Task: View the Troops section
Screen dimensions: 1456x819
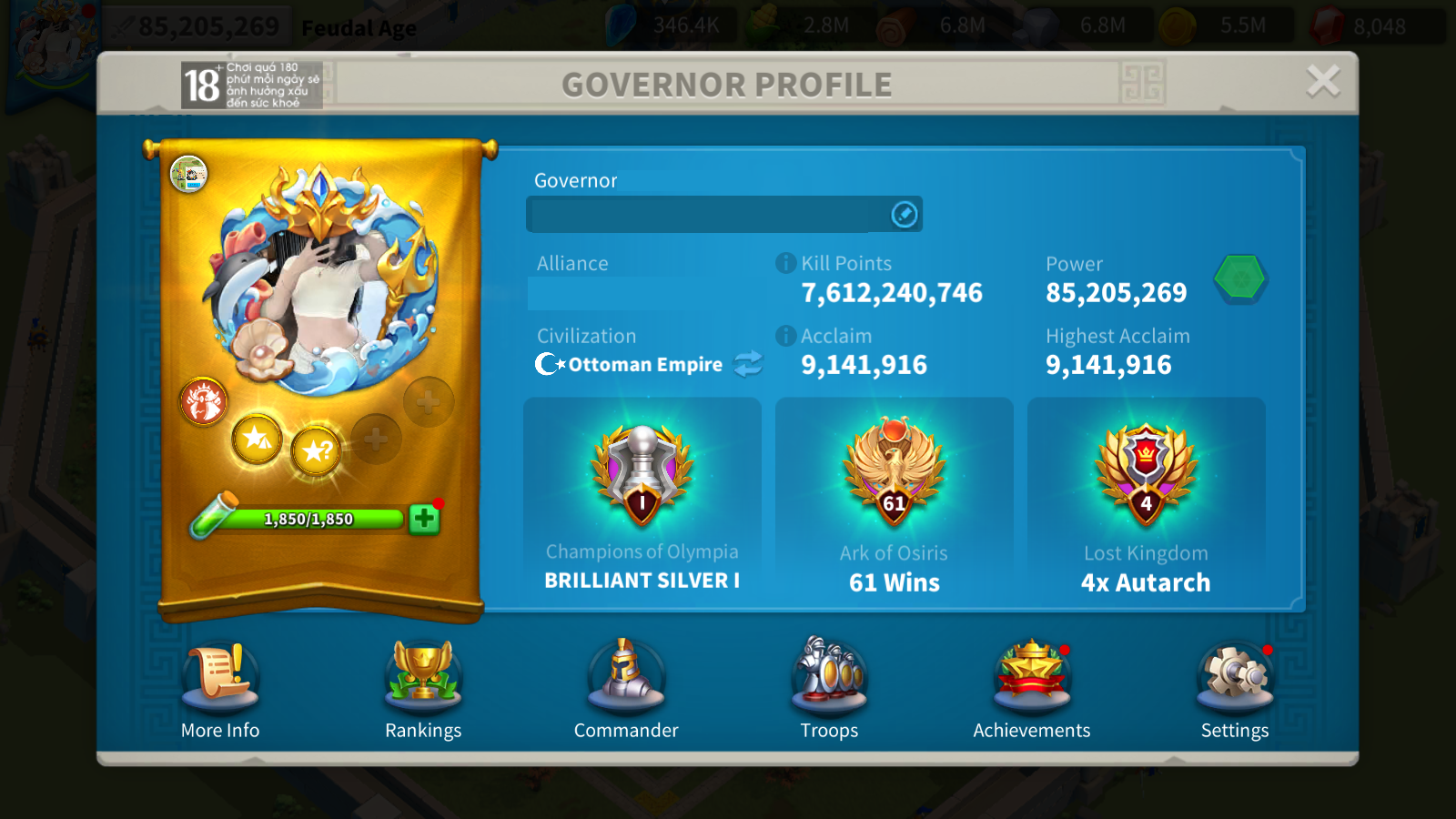Action: (829, 678)
